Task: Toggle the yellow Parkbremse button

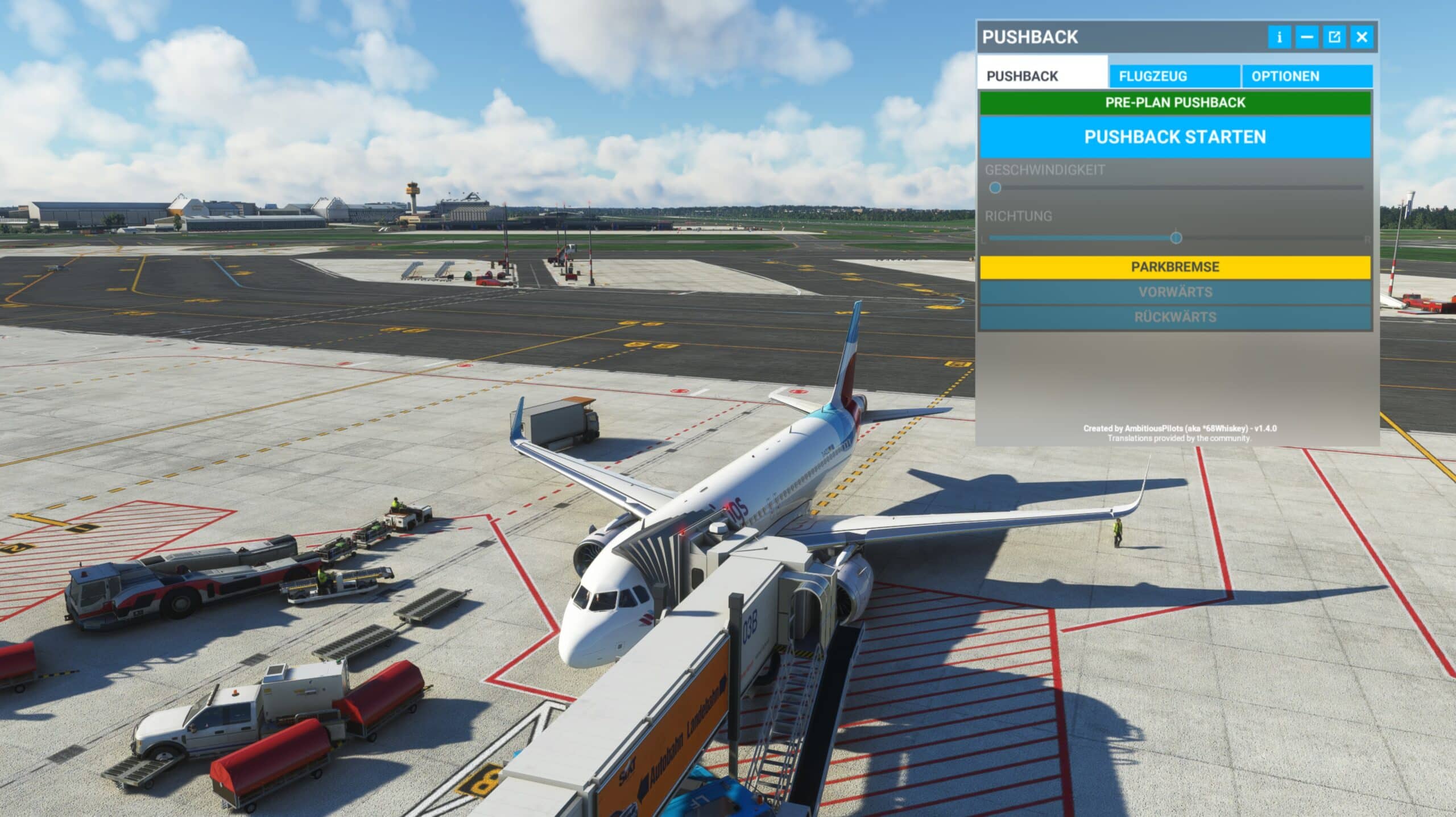Action: [1175, 267]
